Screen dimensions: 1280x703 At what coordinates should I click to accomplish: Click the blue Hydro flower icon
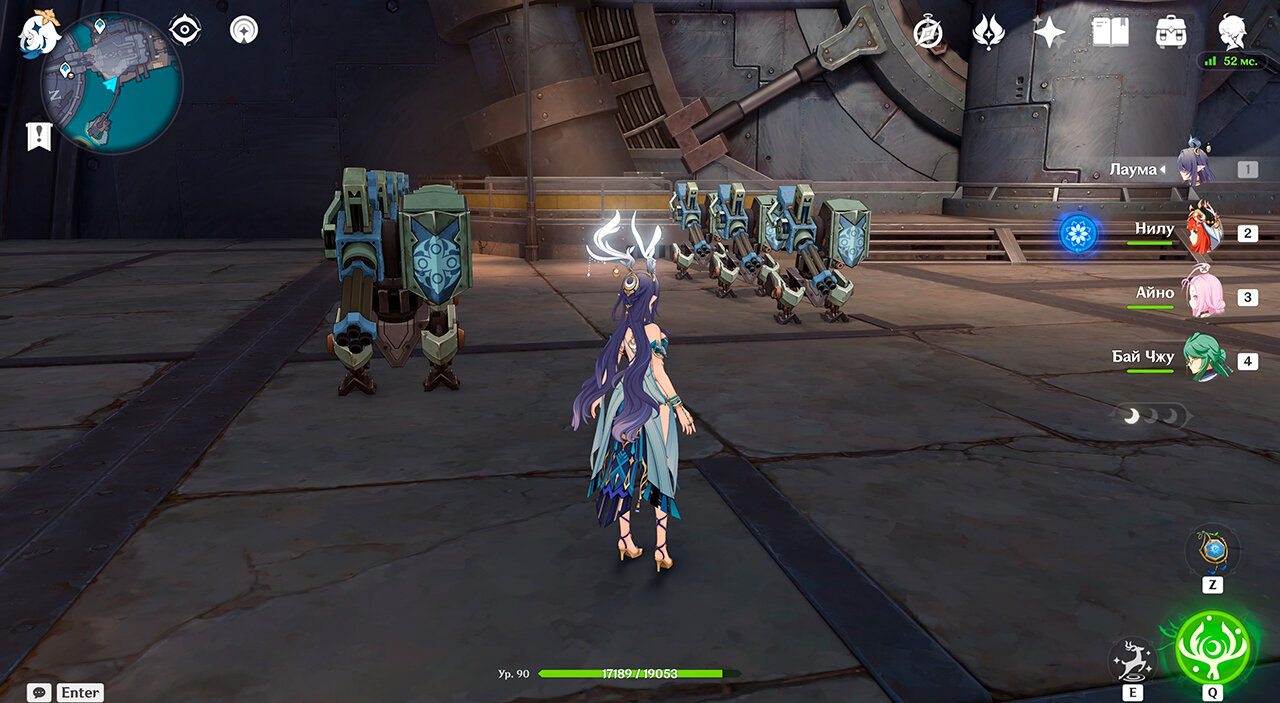pos(1078,233)
